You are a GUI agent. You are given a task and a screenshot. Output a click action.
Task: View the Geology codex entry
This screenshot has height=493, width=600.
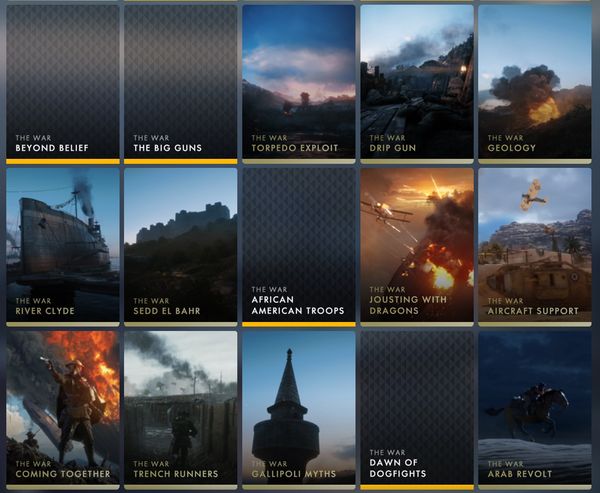pos(533,82)
